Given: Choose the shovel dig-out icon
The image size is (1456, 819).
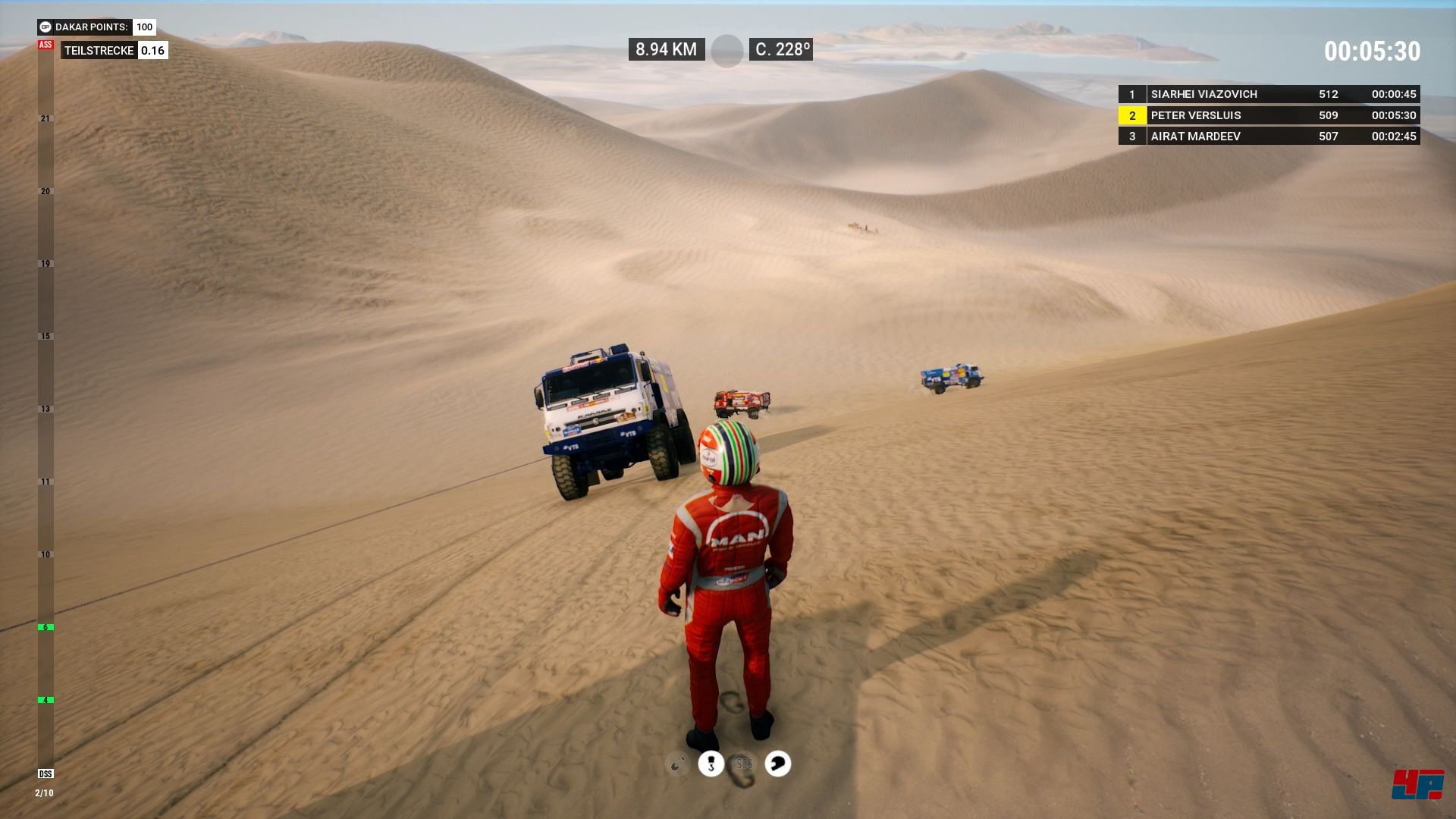Looking at the screenshot, I should click(677, 764).
